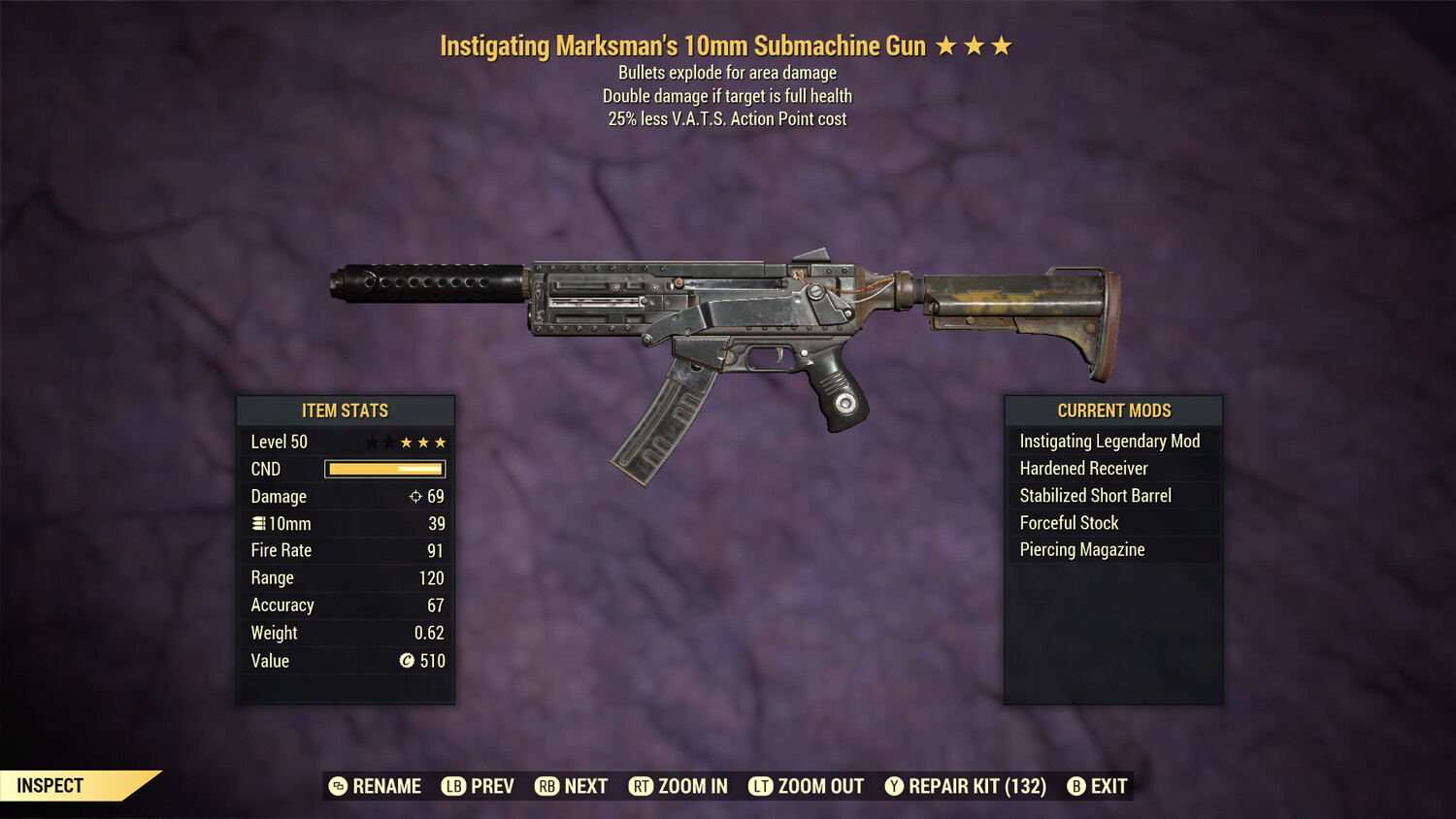
Task: Click the LB Prev button icon
Action: (452, 786)
